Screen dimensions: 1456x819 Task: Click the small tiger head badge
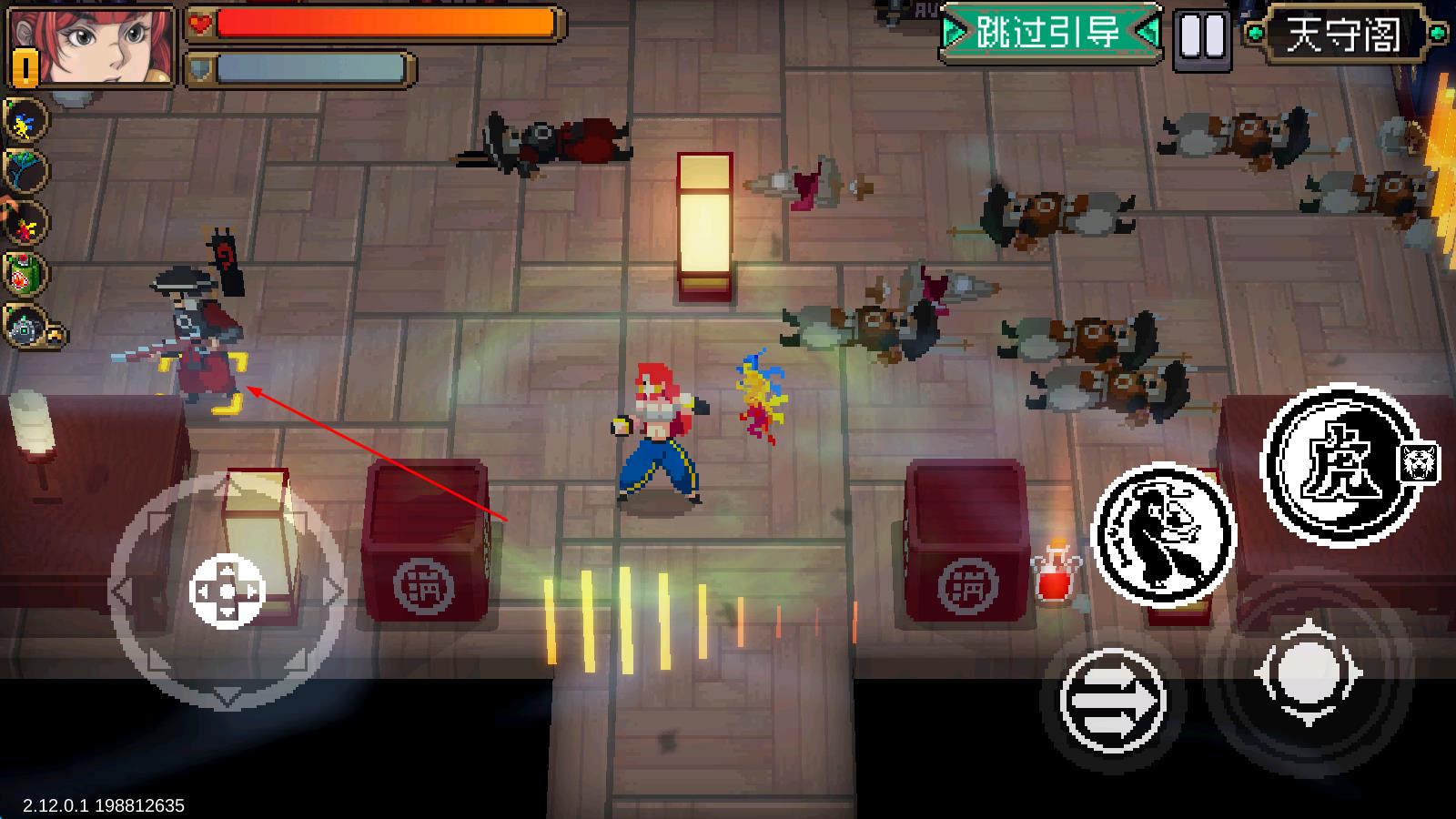tap(1420, 463)
